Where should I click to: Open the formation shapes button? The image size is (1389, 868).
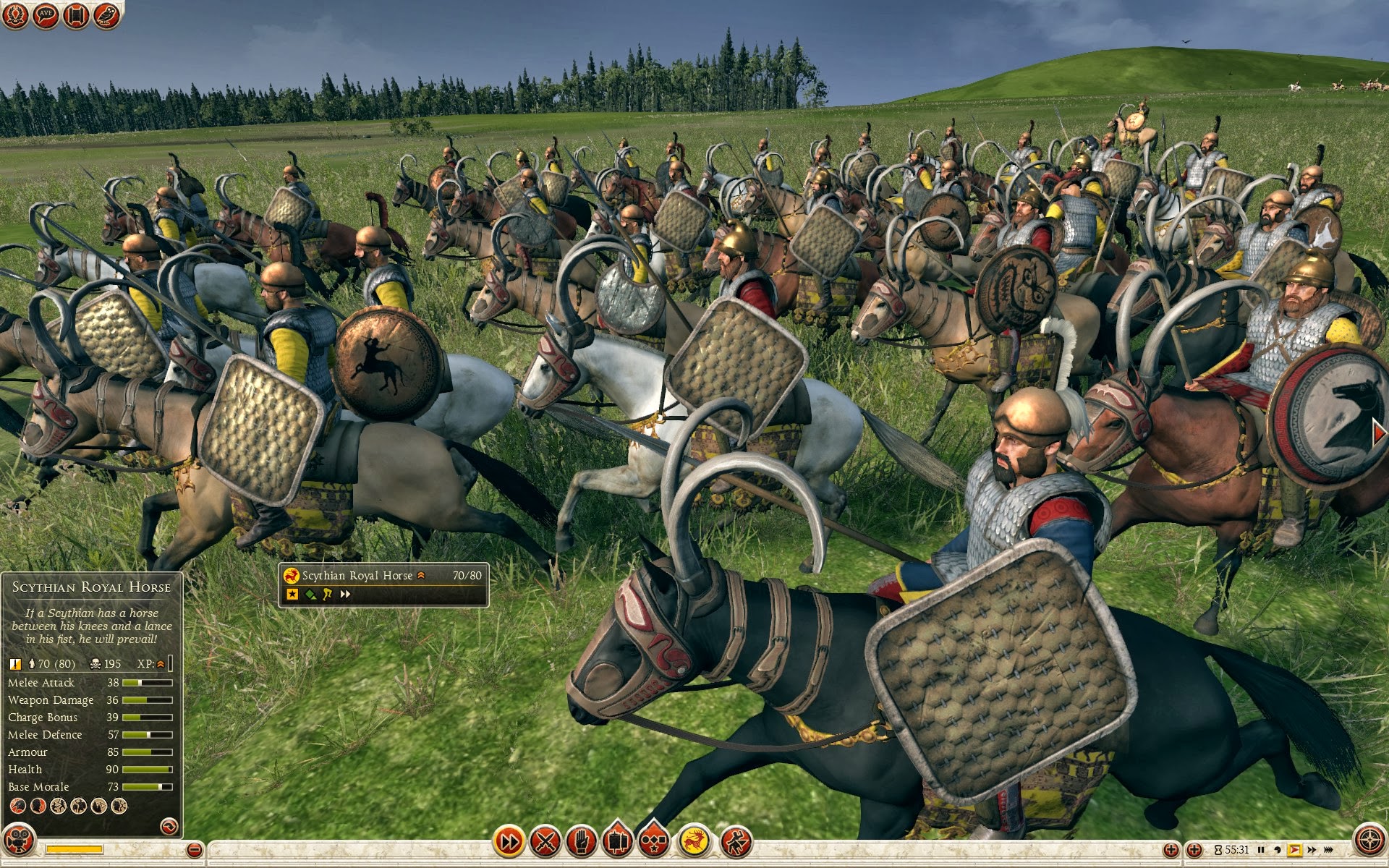point(654,841)
